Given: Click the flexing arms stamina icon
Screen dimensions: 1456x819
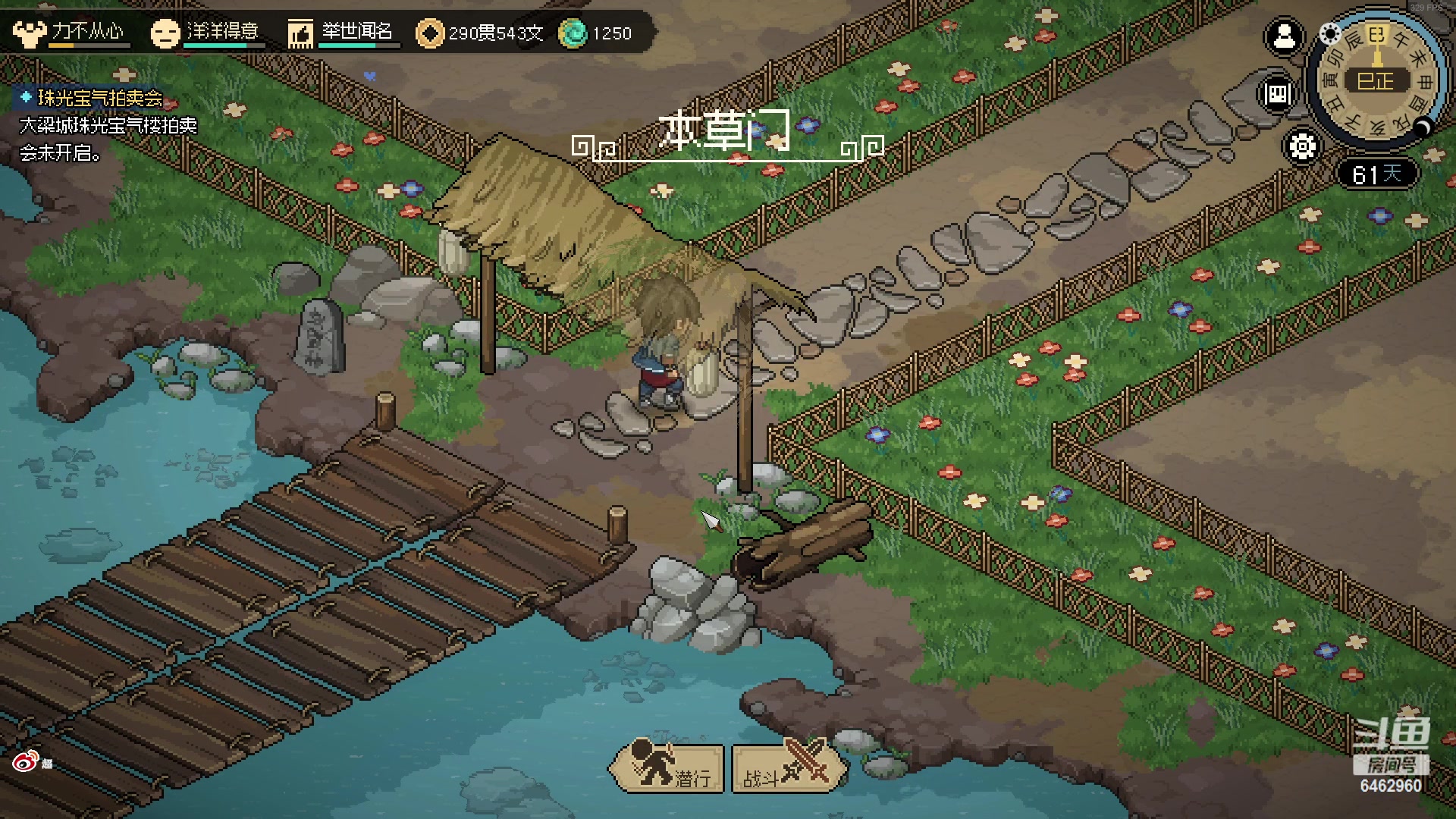Looking at the screenshot, I should click(x=29, y=33).
